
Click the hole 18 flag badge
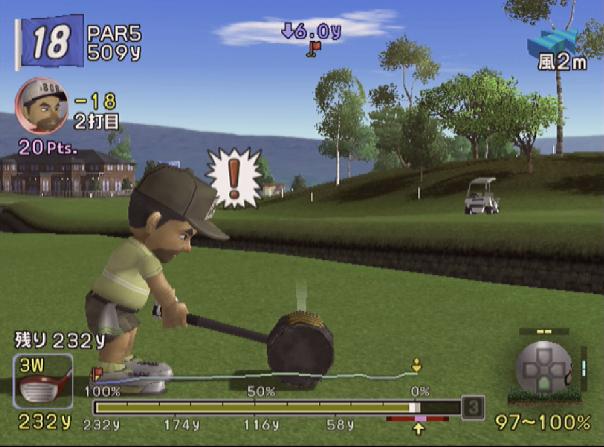coord(48,42)
